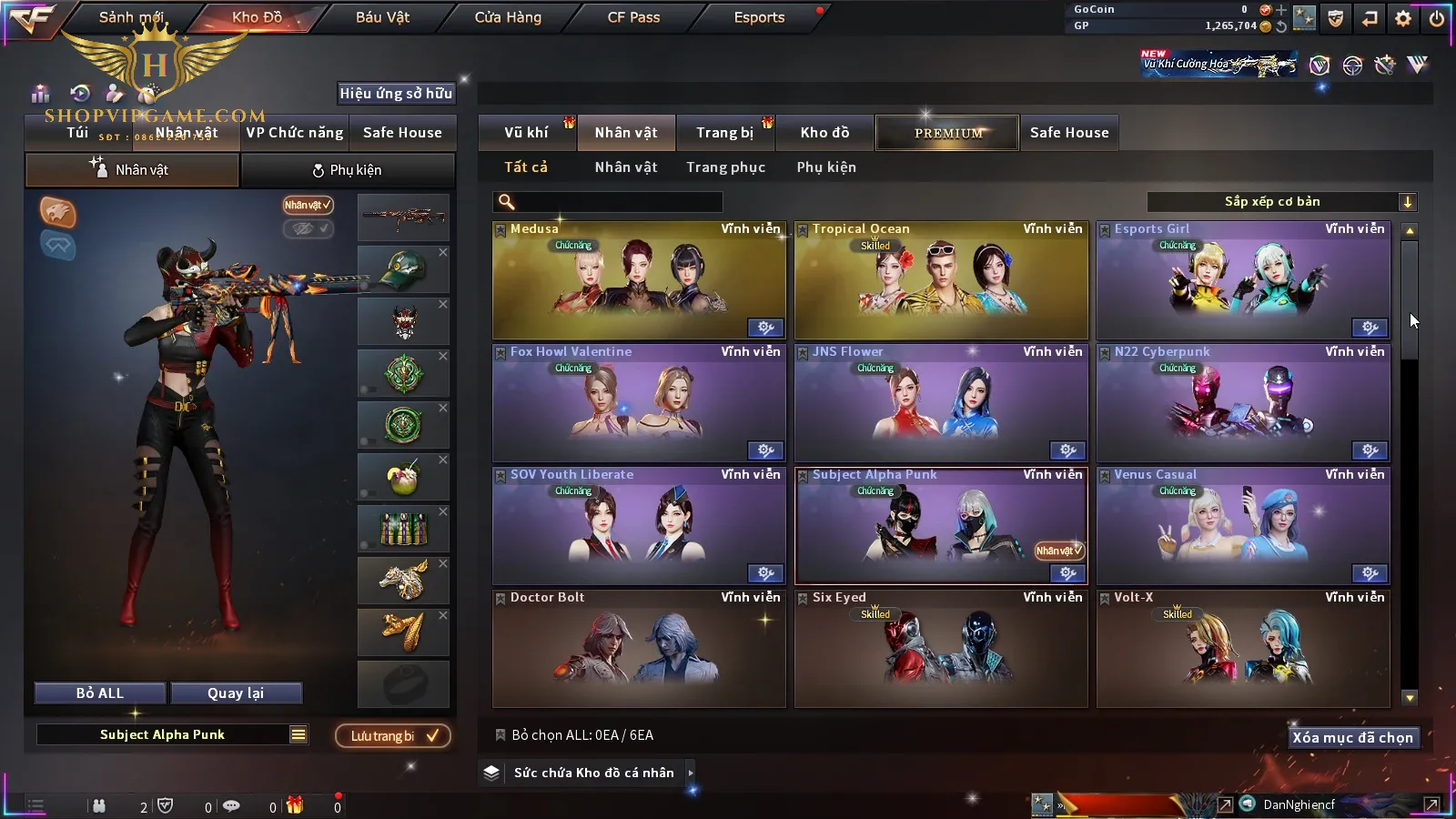1456x819 pixels.
Task: Save loadout with Lưu trang bị
Action: pos(393,736)
